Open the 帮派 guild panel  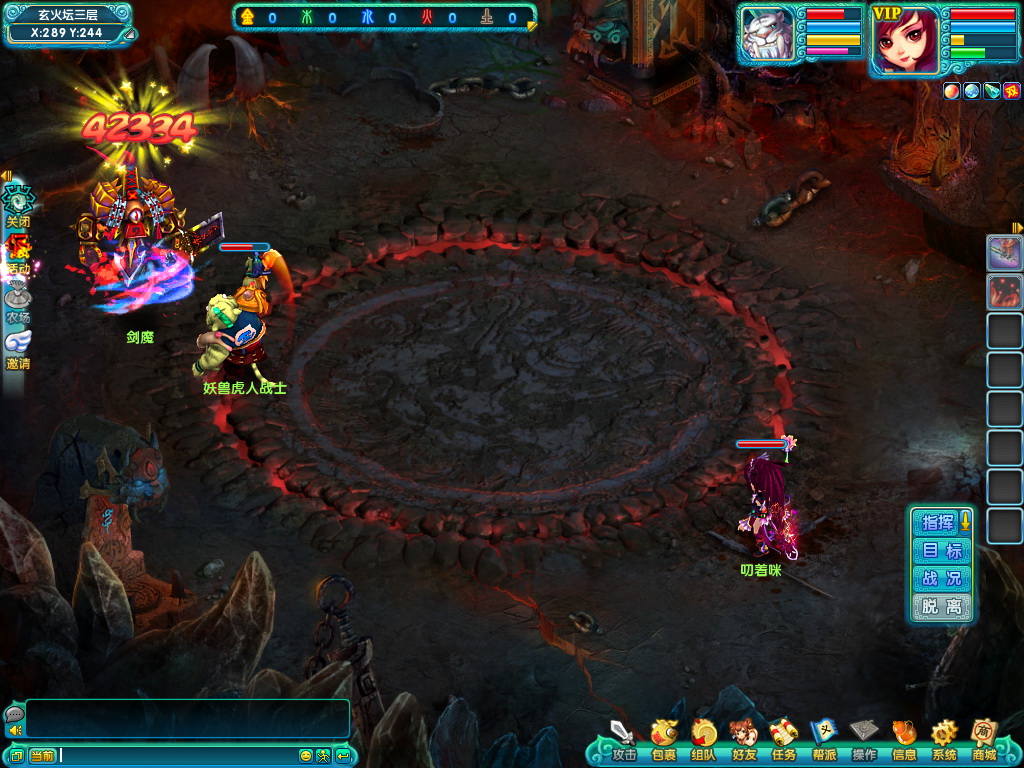(824, 737)
